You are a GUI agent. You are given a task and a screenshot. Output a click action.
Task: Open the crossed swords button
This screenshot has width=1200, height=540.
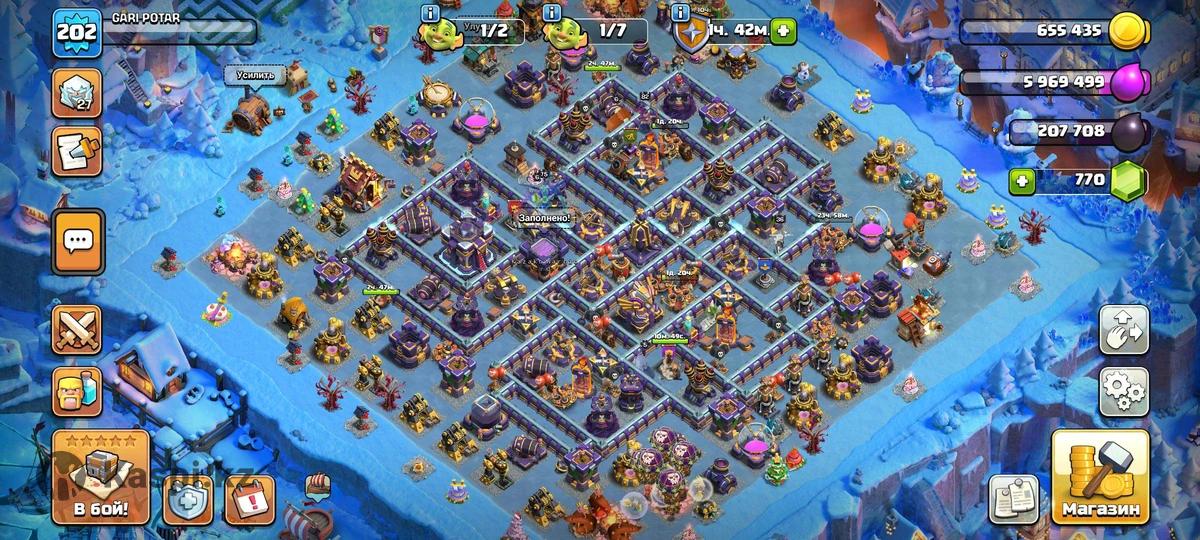[78, 328]
